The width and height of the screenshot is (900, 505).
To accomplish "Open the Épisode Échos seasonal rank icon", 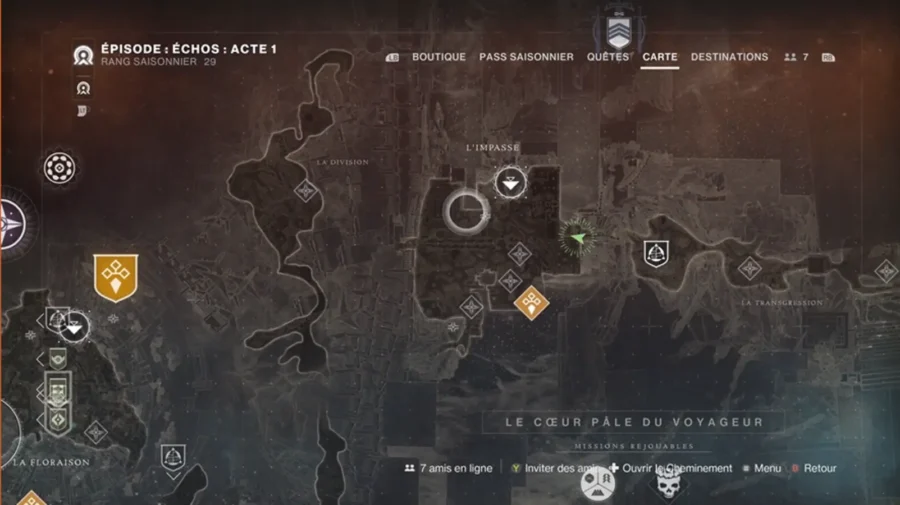I will 83,56.
